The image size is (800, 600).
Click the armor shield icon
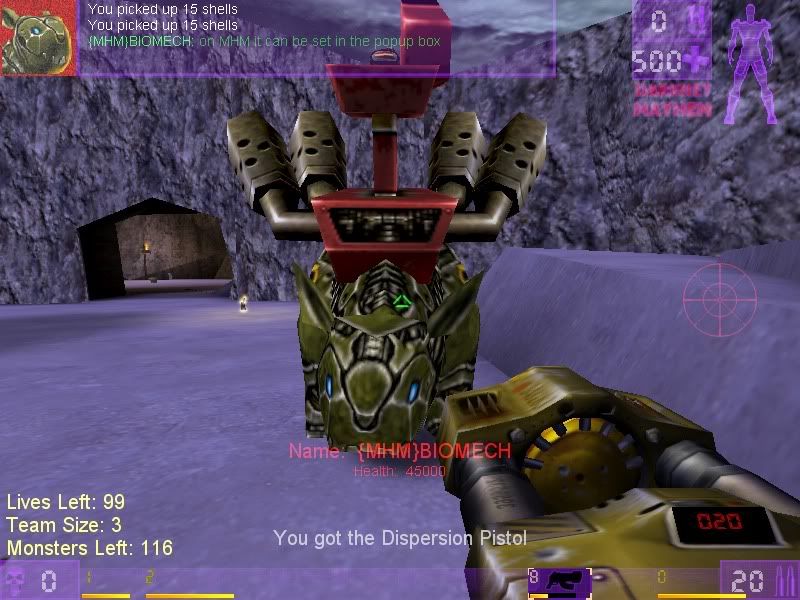(x=697, y=21)
